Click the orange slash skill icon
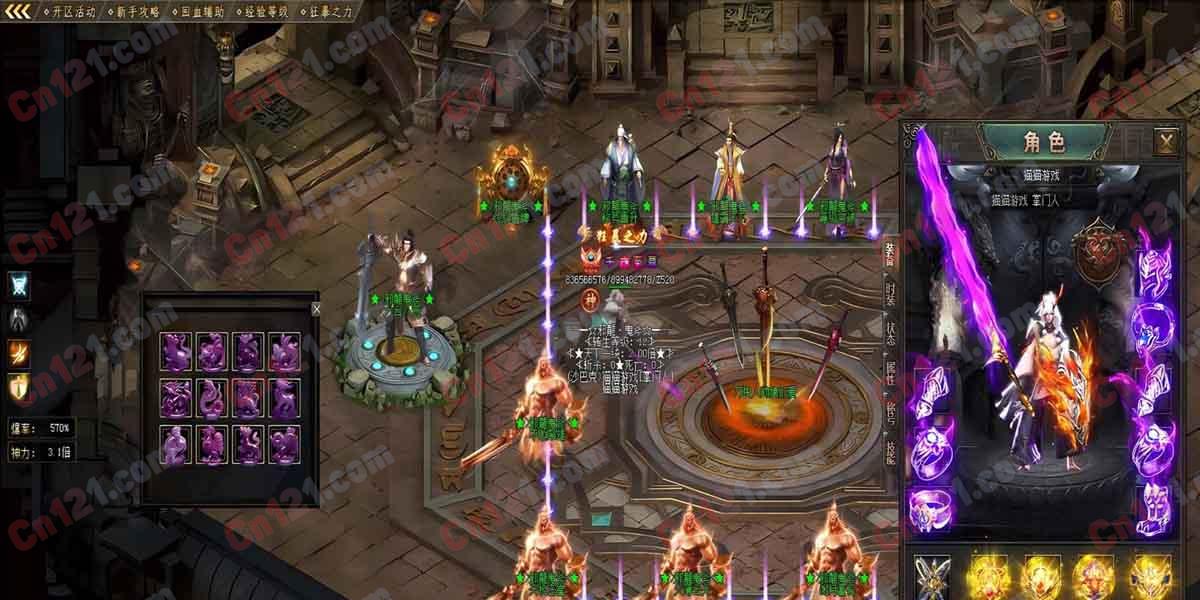The width and height of the screenshot is (1200, 600). tap(19, 352)
